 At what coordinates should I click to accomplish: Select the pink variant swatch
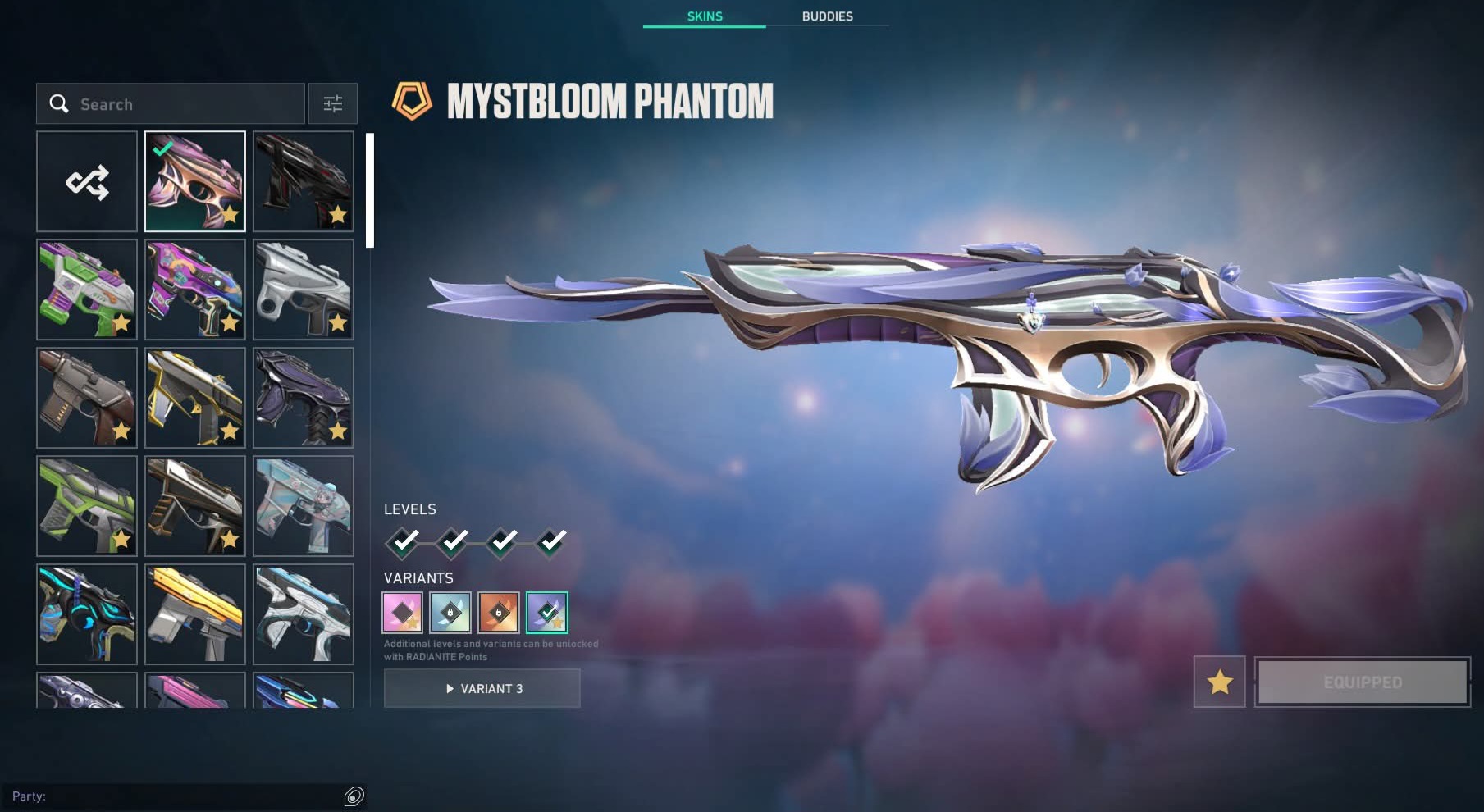coord(403,613)
